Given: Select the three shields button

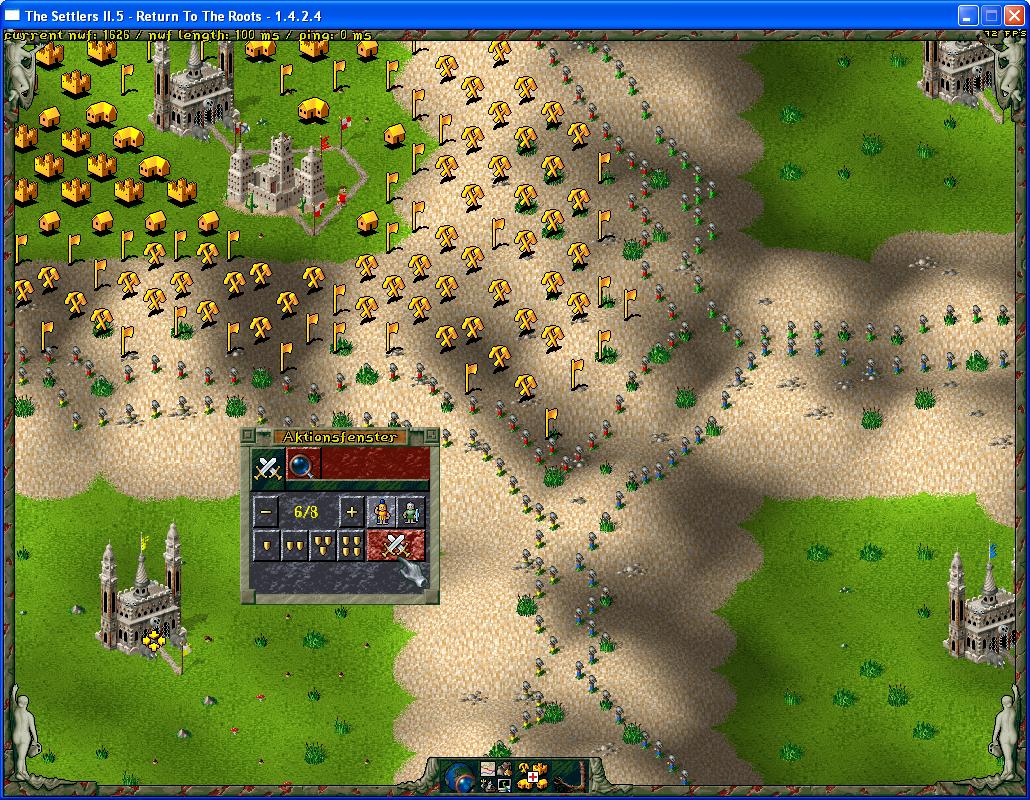Looking at the screenshot, I should 323,546.
